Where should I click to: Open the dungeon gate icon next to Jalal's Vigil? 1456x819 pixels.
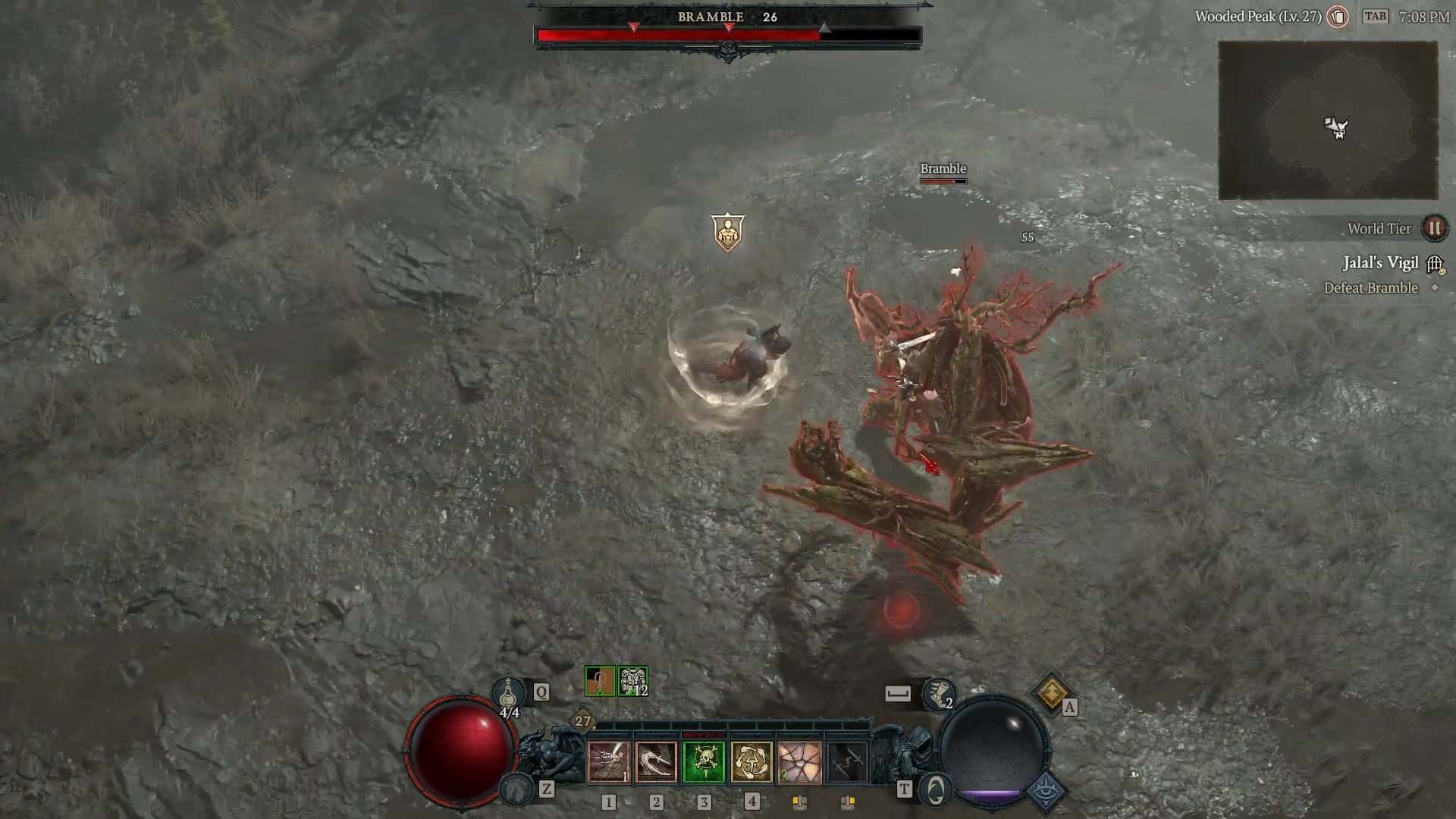1435,263
